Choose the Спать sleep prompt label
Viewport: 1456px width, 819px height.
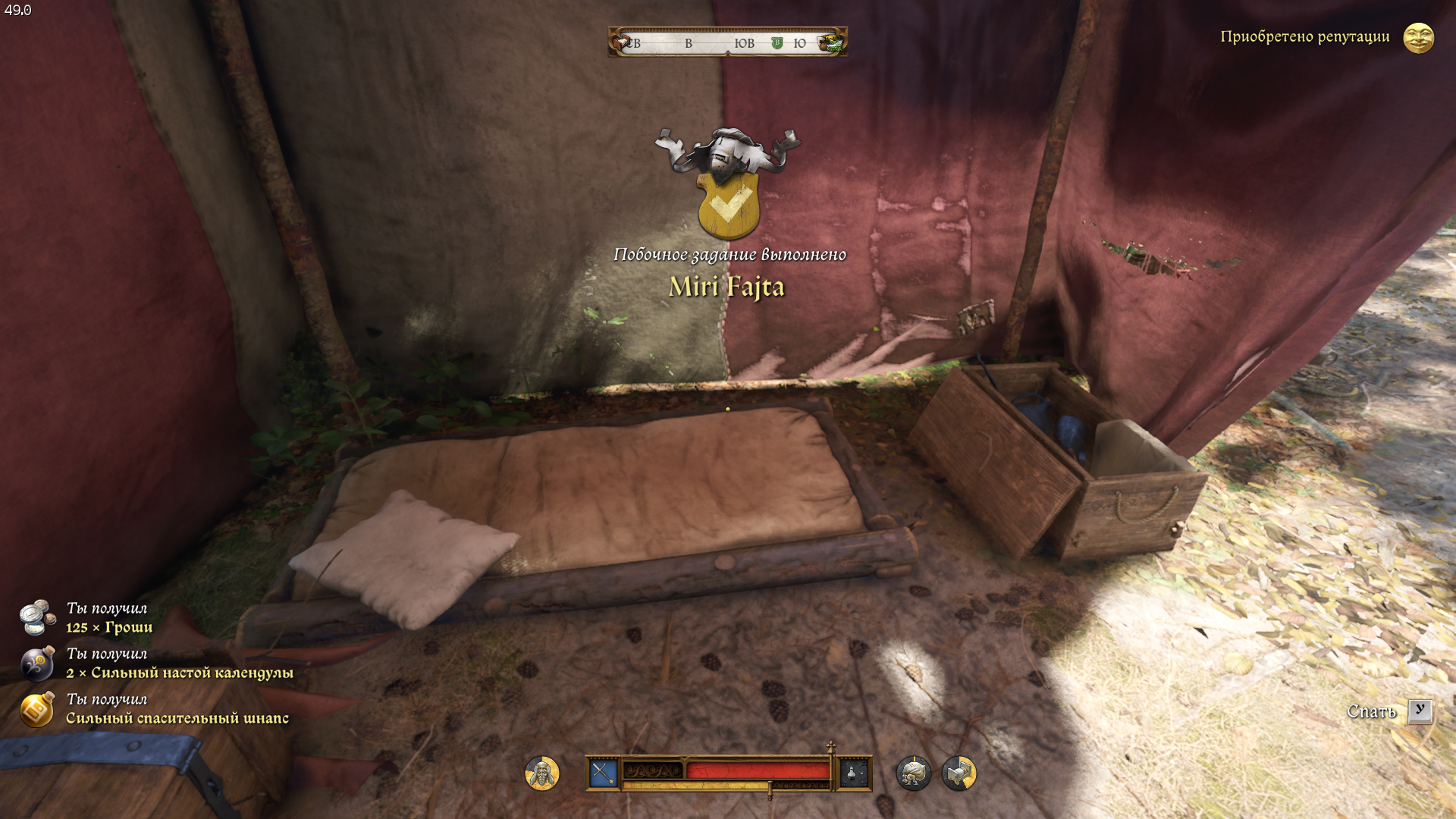[x=1371, y=711]
